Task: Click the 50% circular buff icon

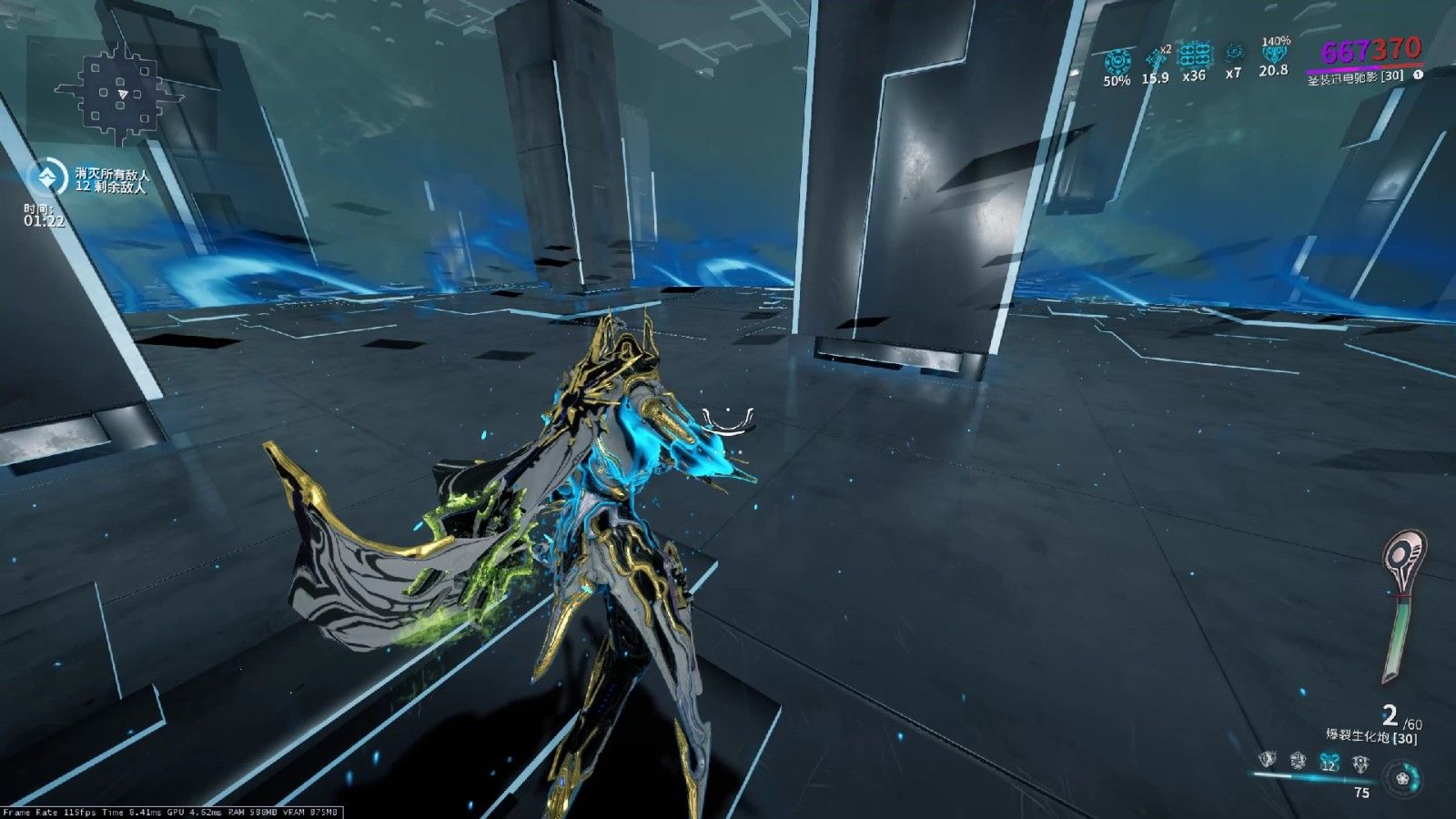Action: point(1117,62)
